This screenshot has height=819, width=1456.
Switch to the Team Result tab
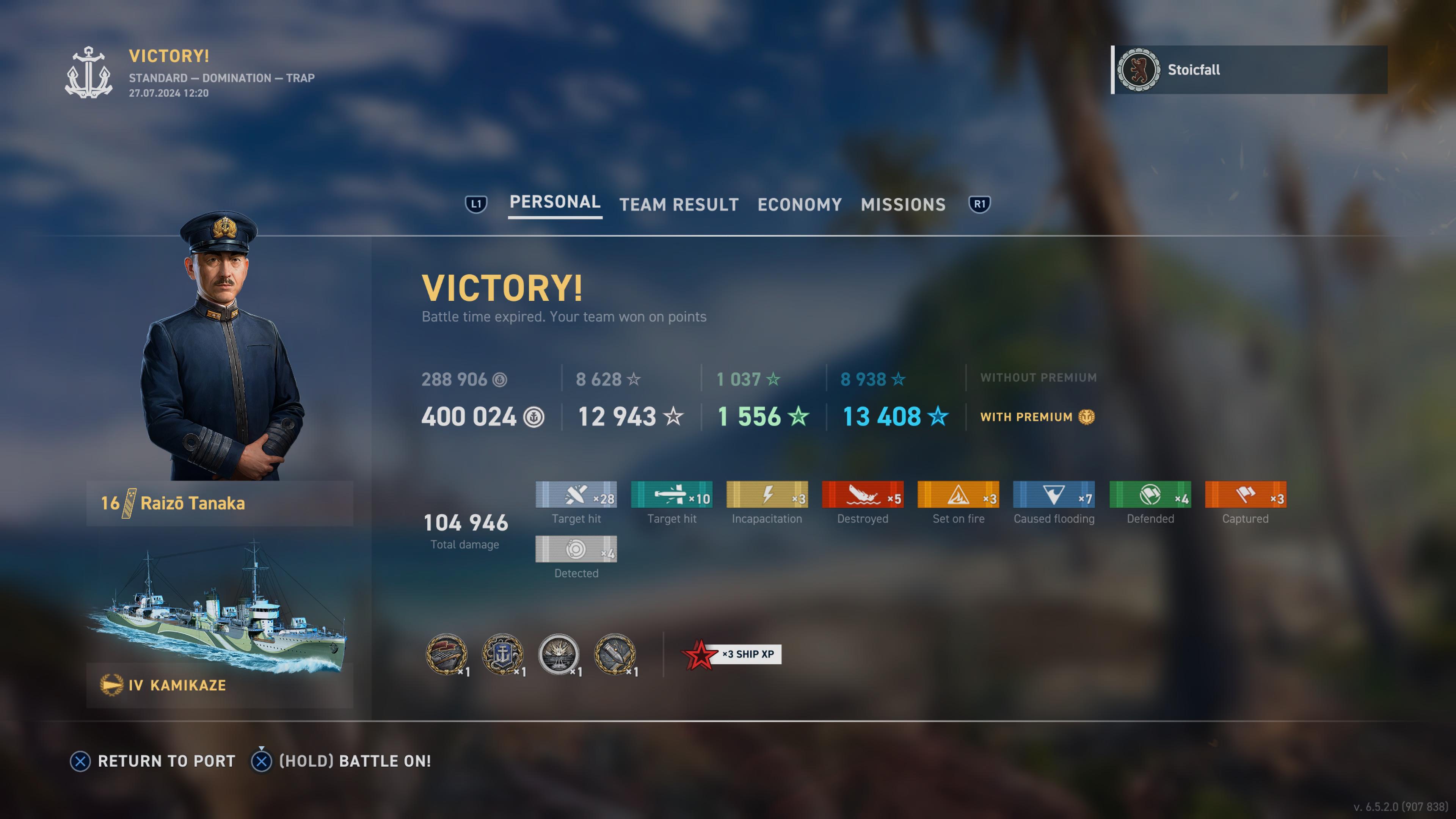[679, 204]
